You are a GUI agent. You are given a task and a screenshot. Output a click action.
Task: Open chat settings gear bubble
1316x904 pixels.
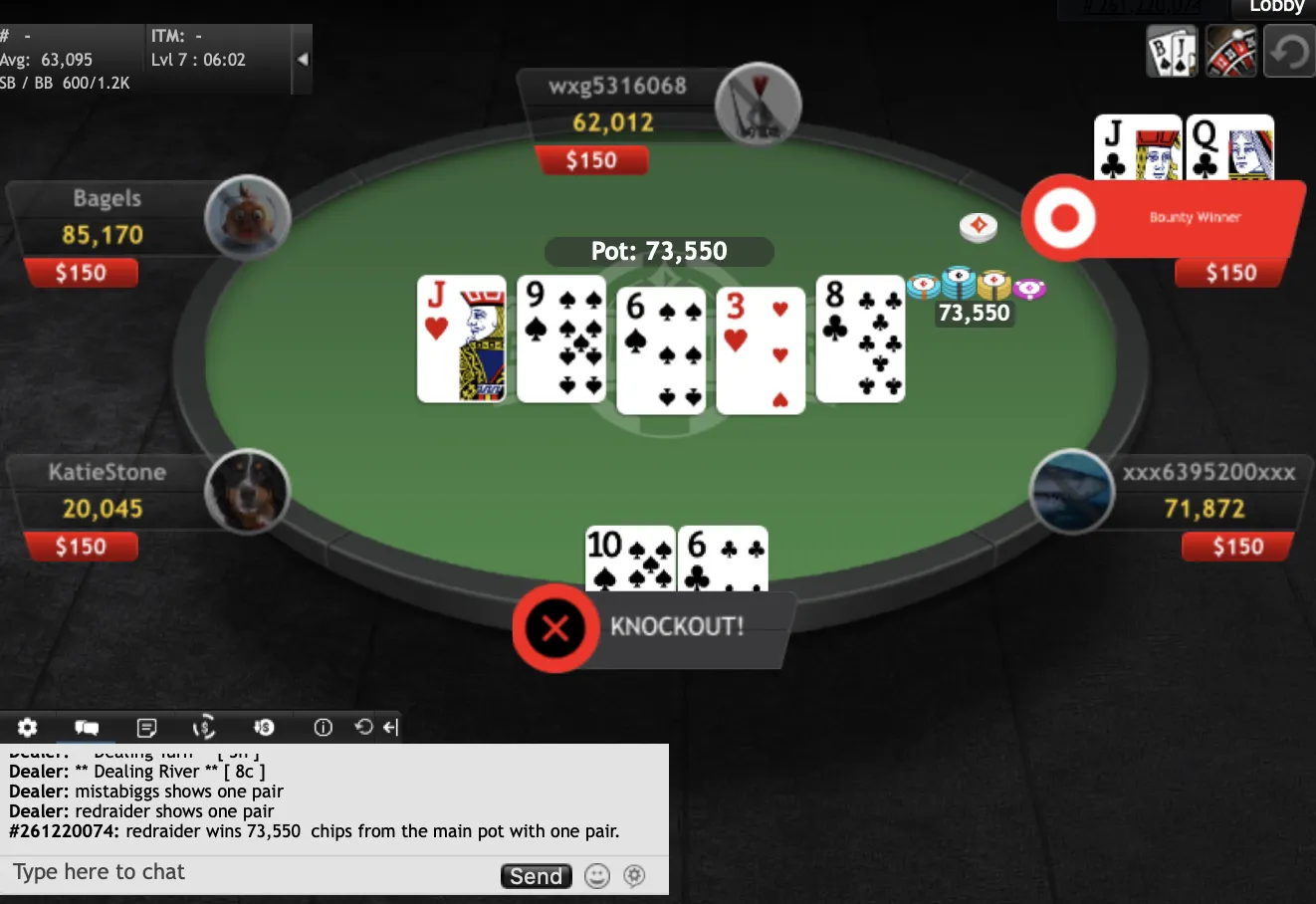coord(634,876)
